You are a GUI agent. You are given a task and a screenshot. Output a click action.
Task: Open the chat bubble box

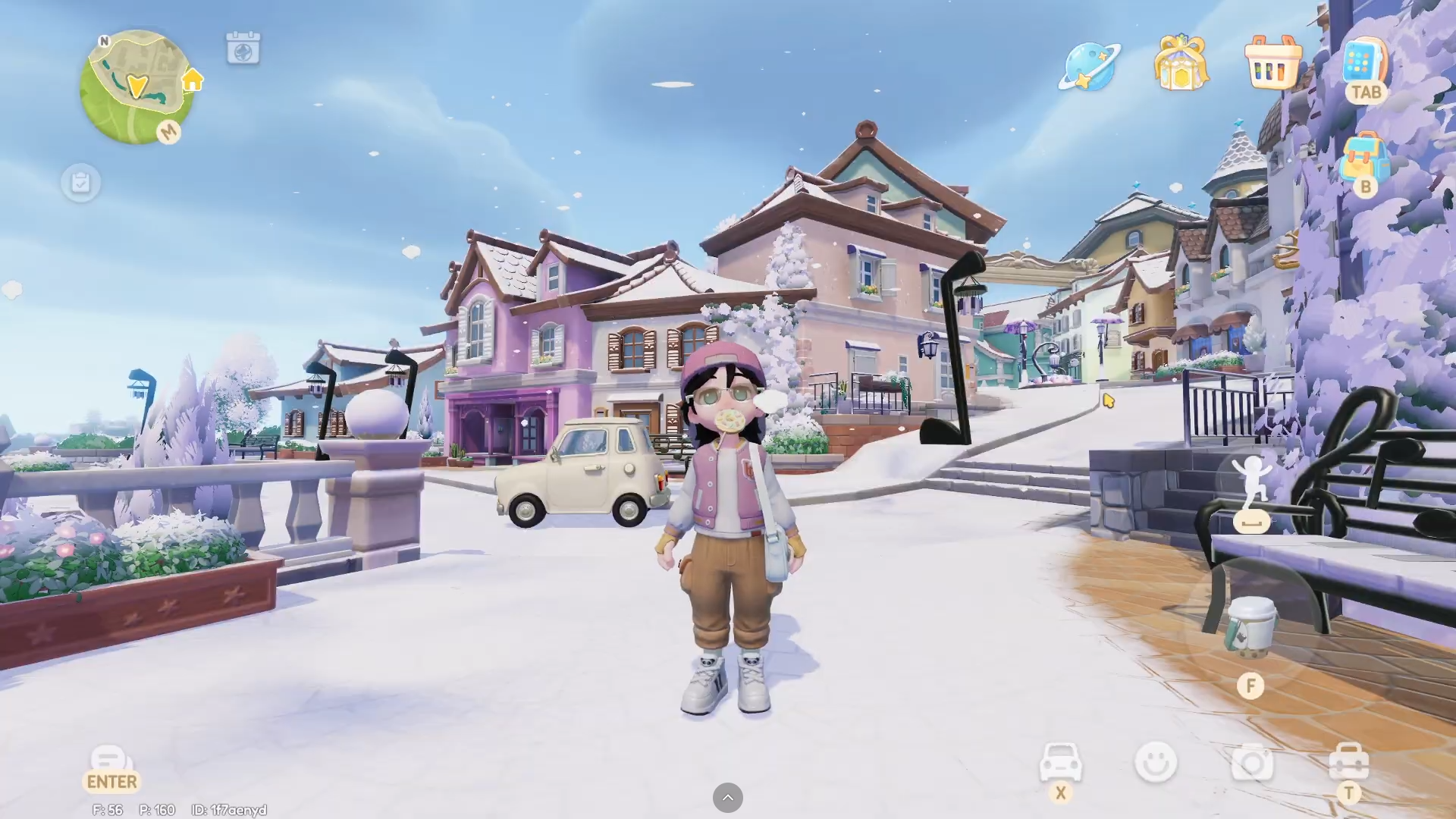click(111, 761)
